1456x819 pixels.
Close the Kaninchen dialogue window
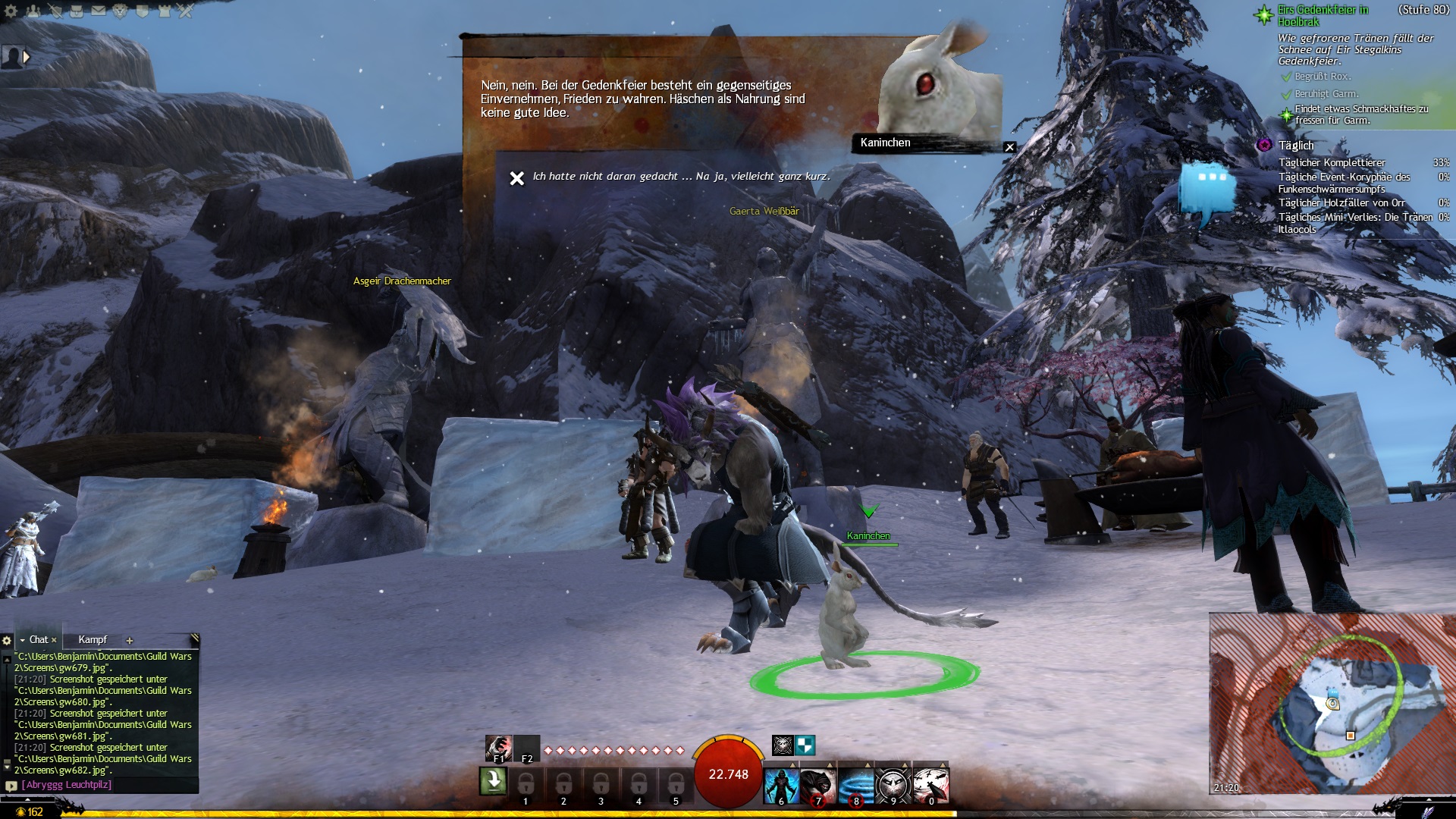click(x=1009, y=147)
